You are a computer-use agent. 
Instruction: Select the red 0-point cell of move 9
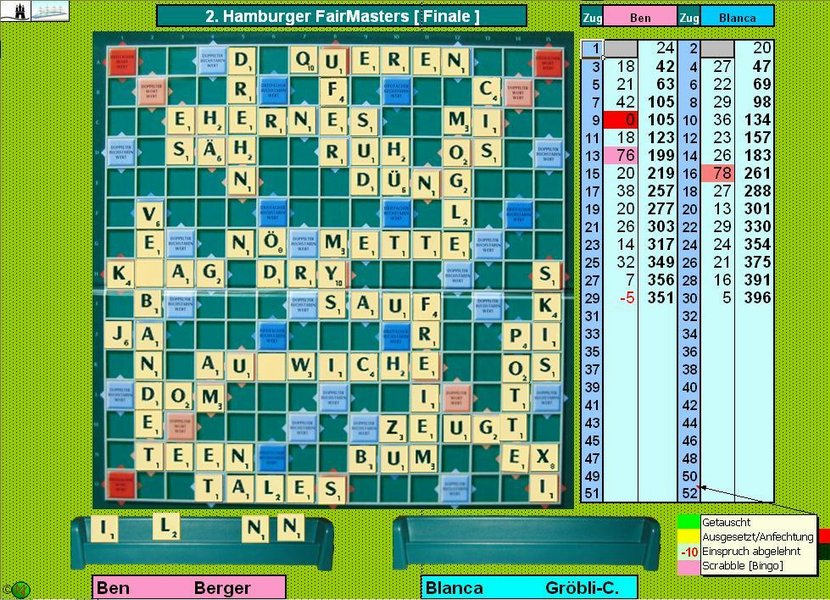[621, 120]
